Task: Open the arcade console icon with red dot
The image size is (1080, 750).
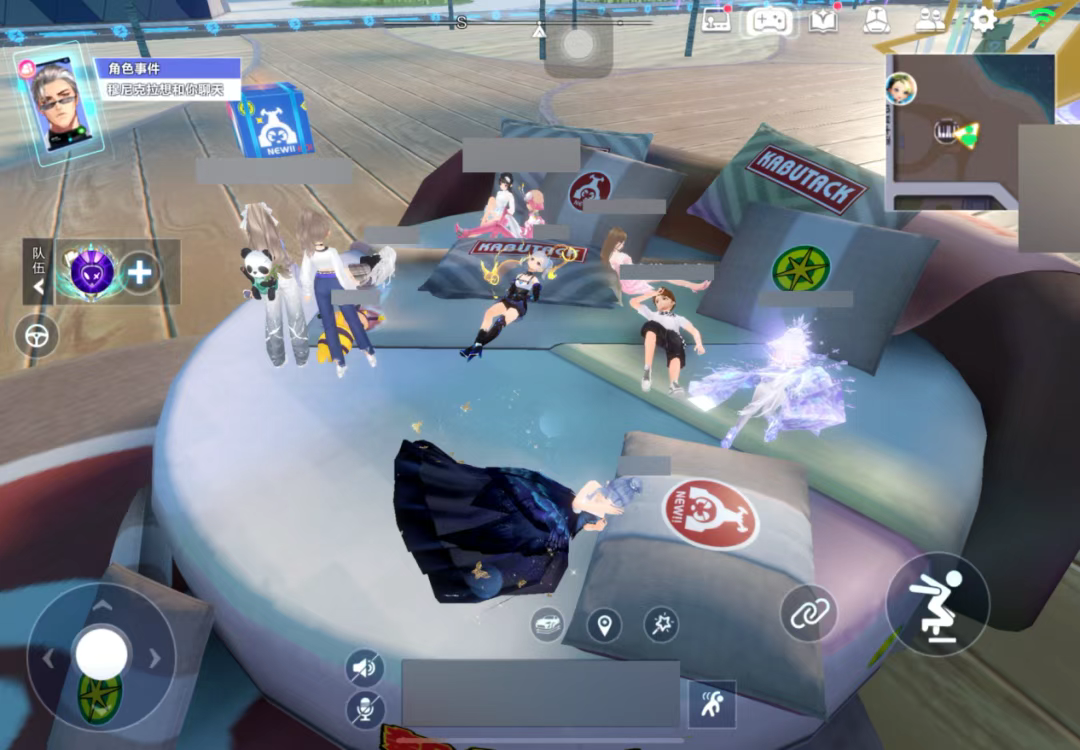Action: point(716,19)
